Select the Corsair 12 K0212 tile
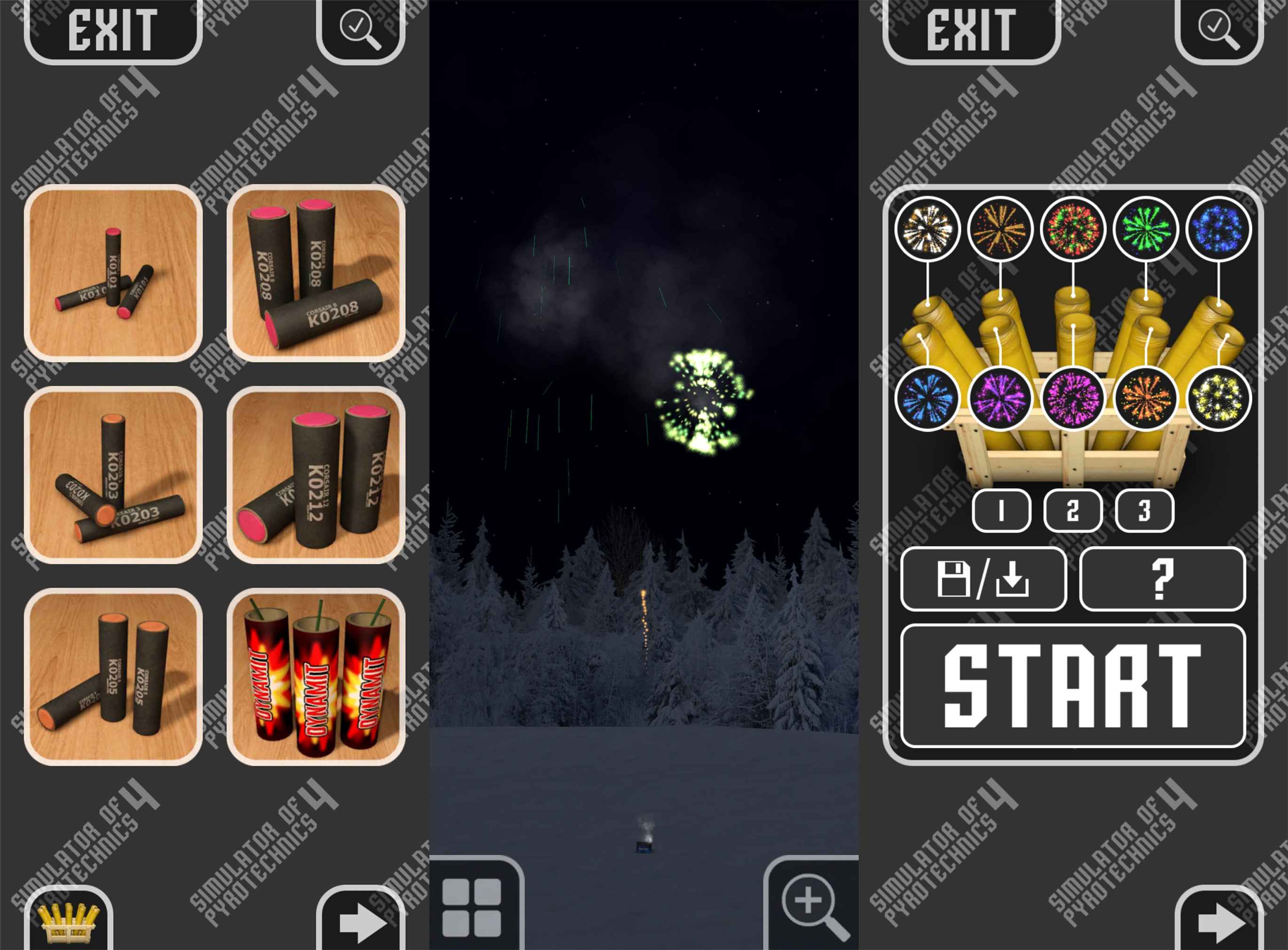The image size is (1288, 950). (316, 475)
